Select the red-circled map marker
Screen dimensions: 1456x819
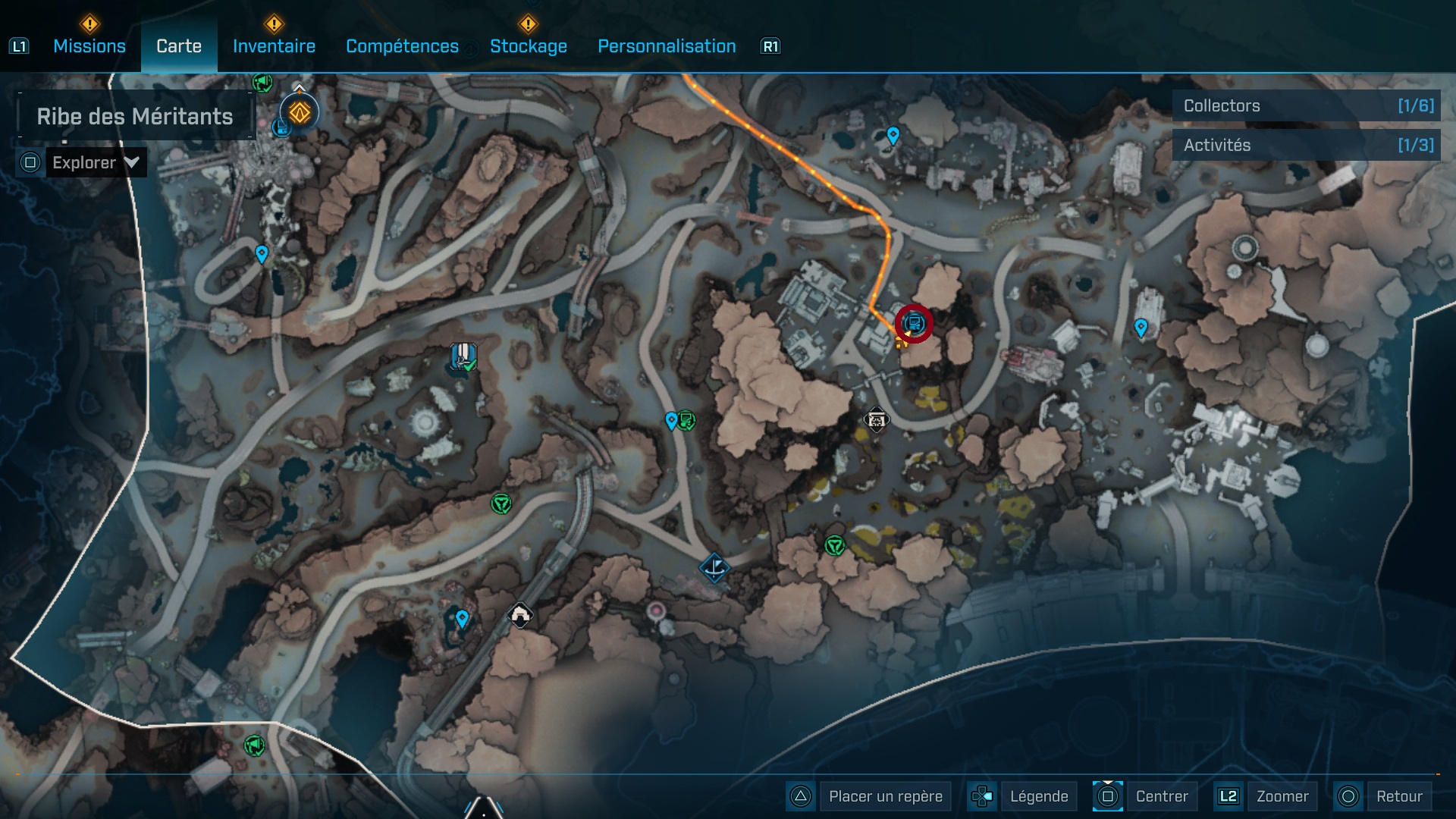tap(914, 324)
